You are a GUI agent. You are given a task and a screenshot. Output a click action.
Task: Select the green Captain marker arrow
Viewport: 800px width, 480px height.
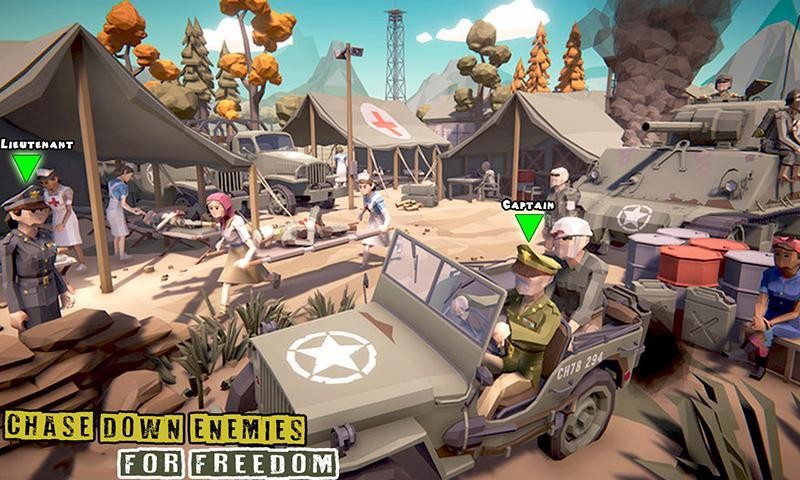(528, 226)
